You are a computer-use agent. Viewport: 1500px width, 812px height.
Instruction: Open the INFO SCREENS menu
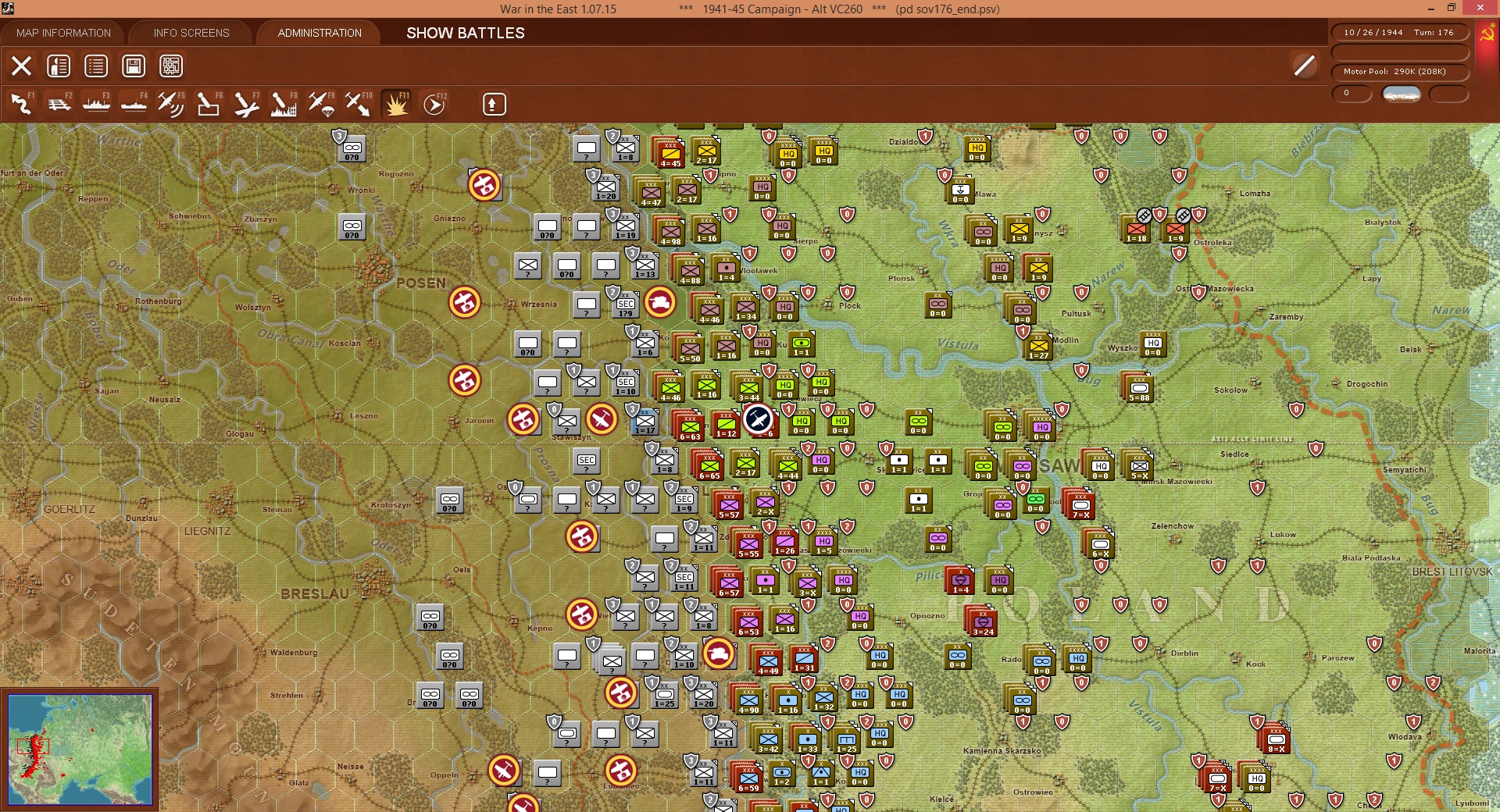pos(191,33)
